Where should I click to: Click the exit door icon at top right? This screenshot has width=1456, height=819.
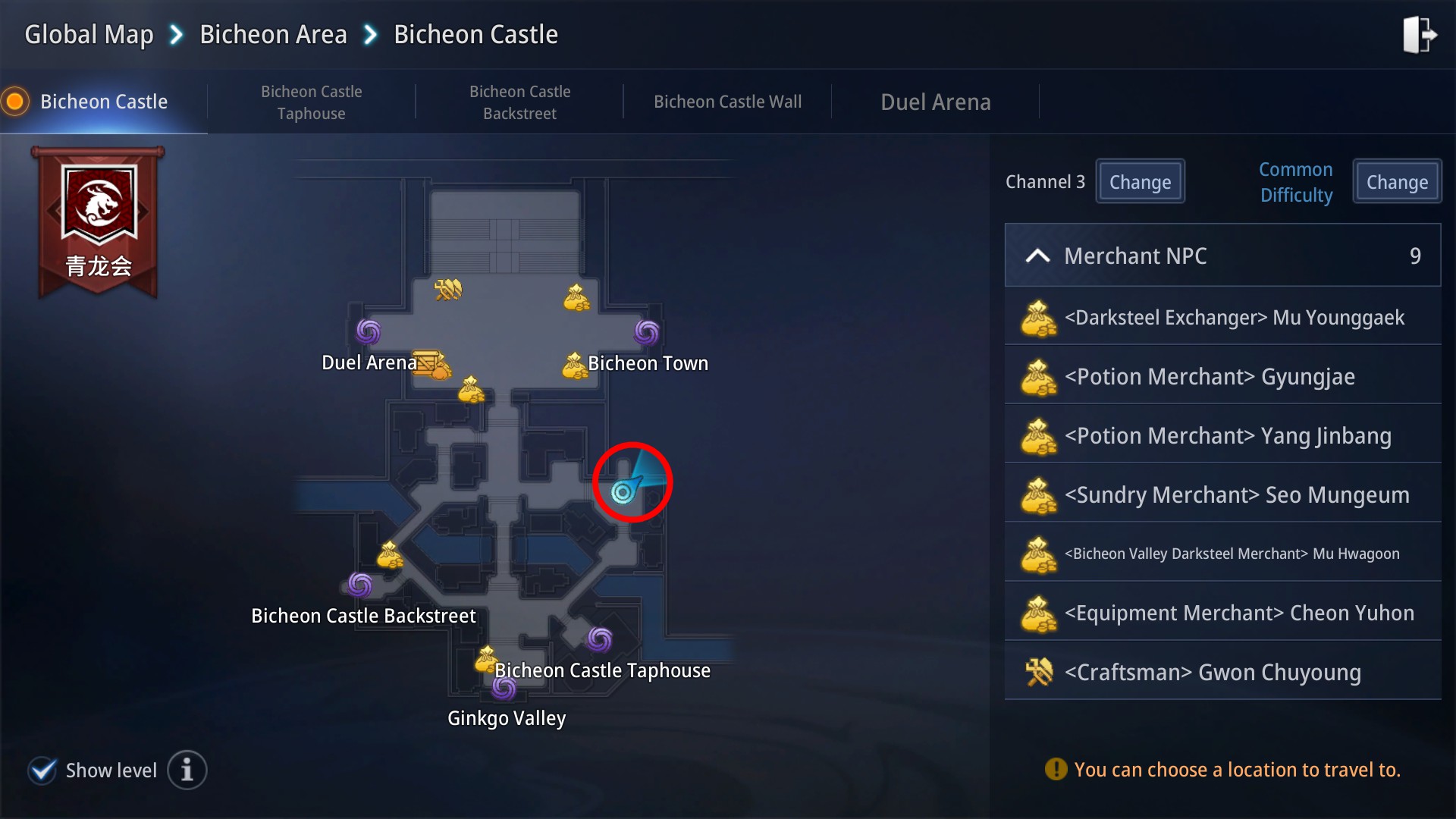pos(1420,34)
